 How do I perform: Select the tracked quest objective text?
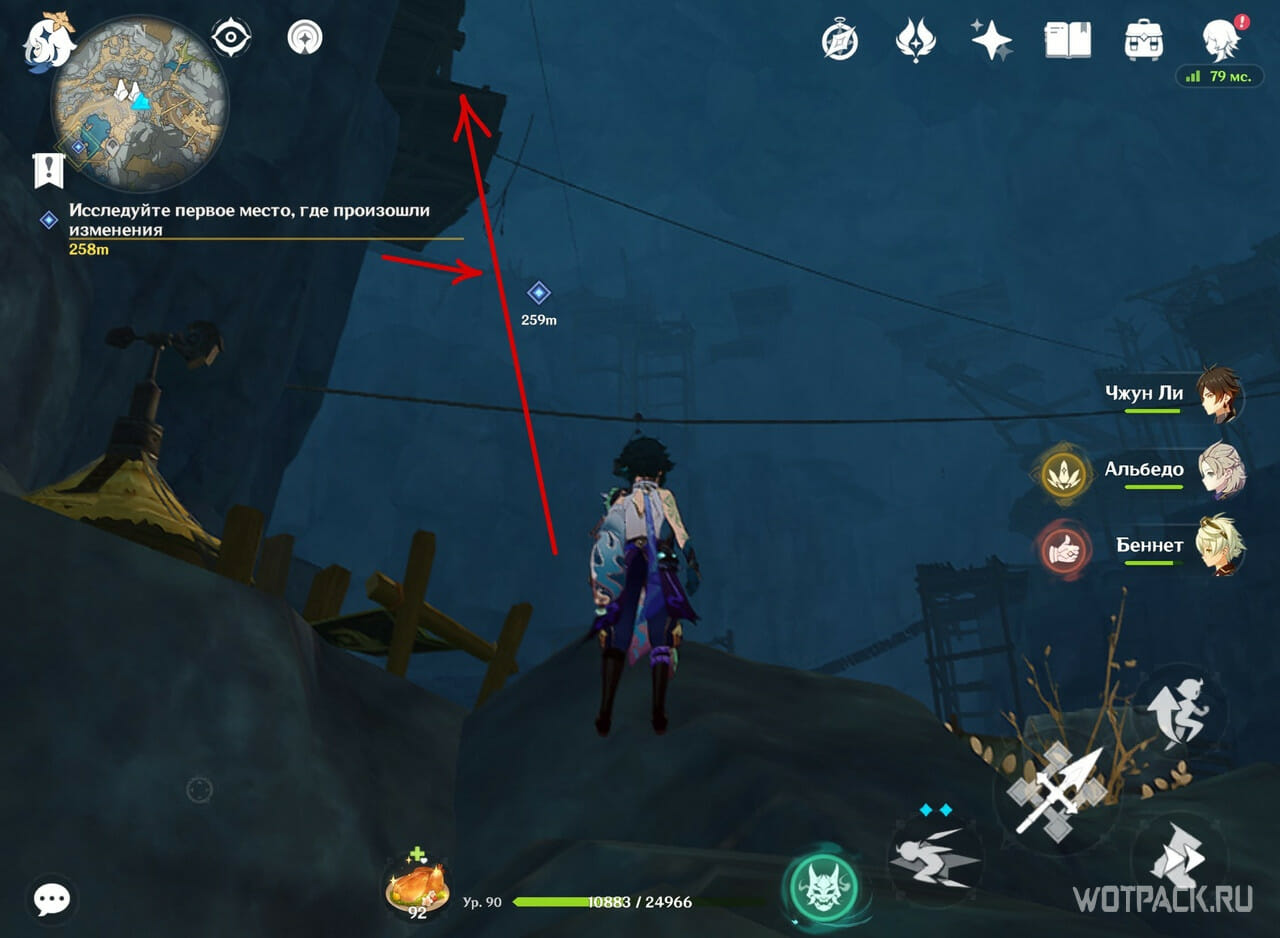250,220
